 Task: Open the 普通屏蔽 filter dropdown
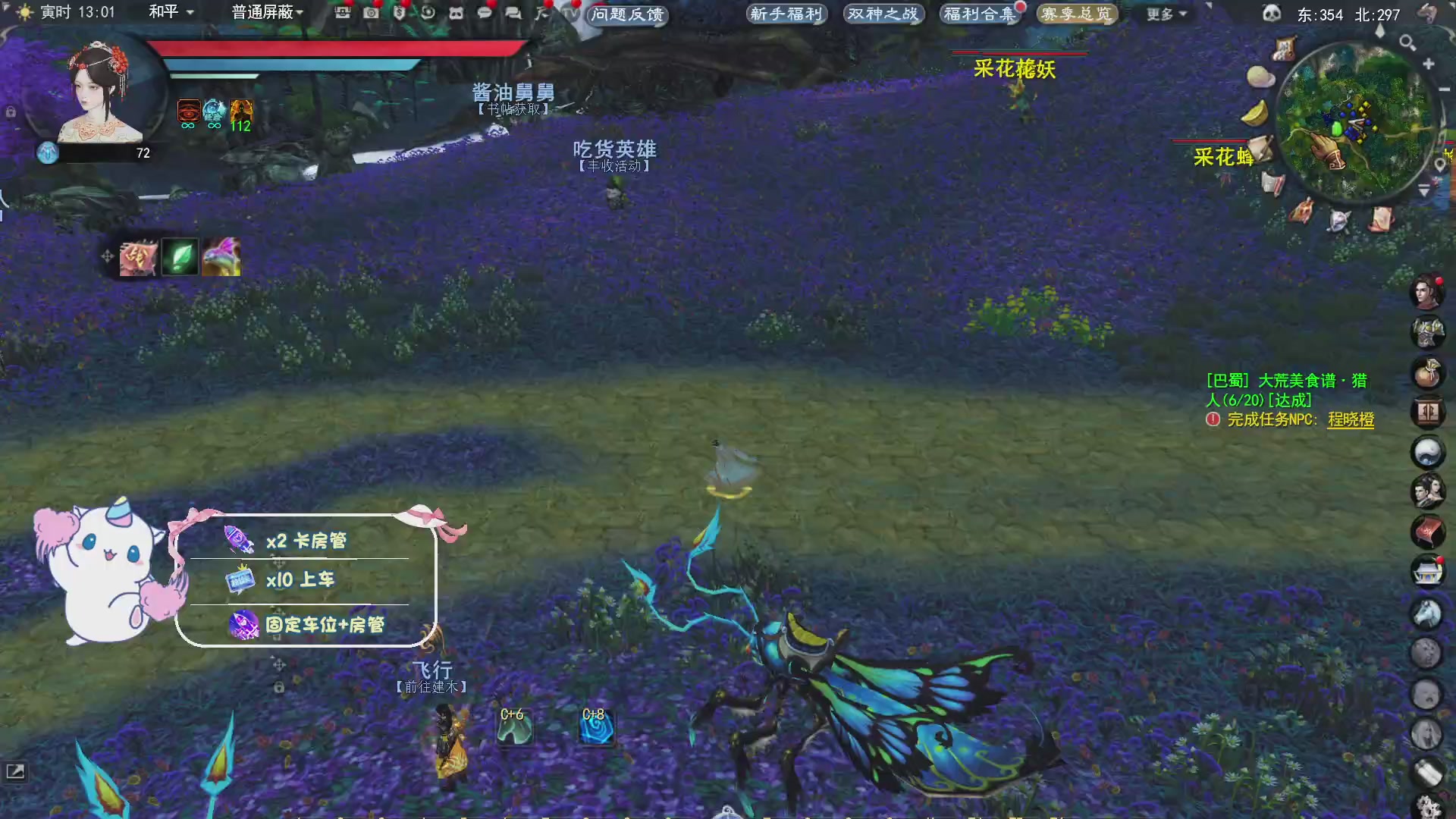265,13
